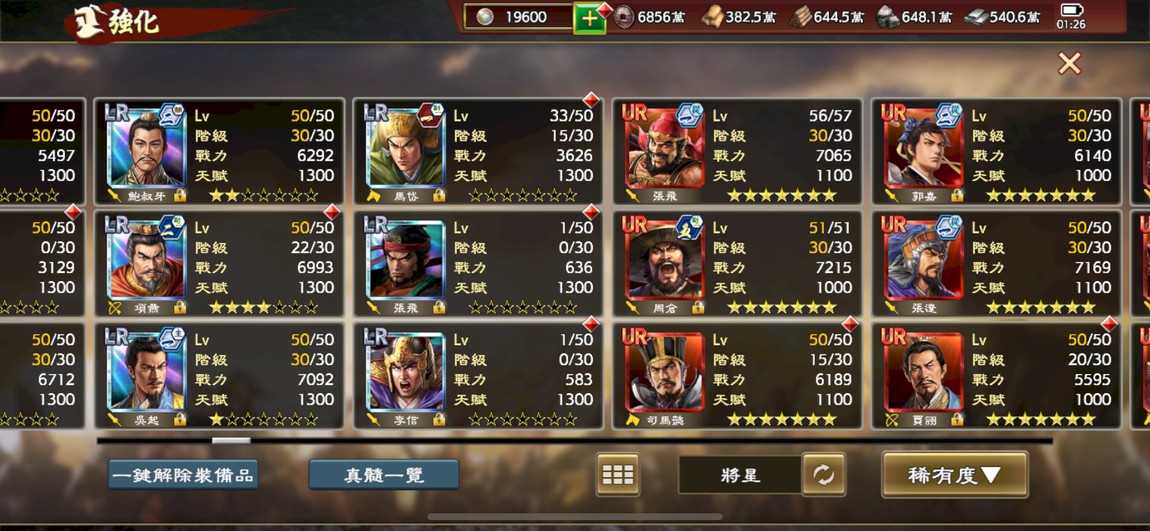Open the 真髓一覽 list

pyautogui.click(x=384, y=475)
